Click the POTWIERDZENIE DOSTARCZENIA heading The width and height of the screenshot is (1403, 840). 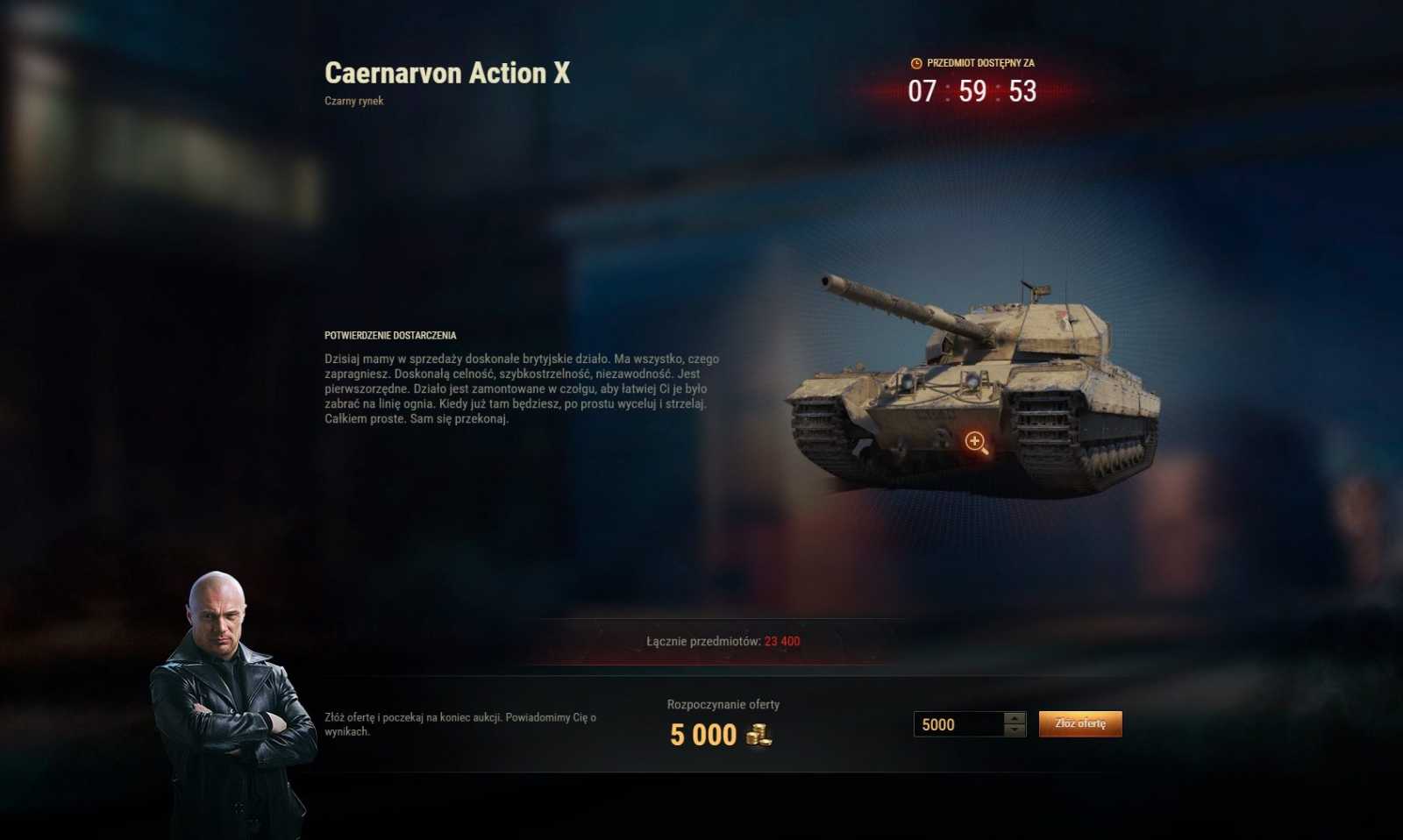[x=392, y=335]
